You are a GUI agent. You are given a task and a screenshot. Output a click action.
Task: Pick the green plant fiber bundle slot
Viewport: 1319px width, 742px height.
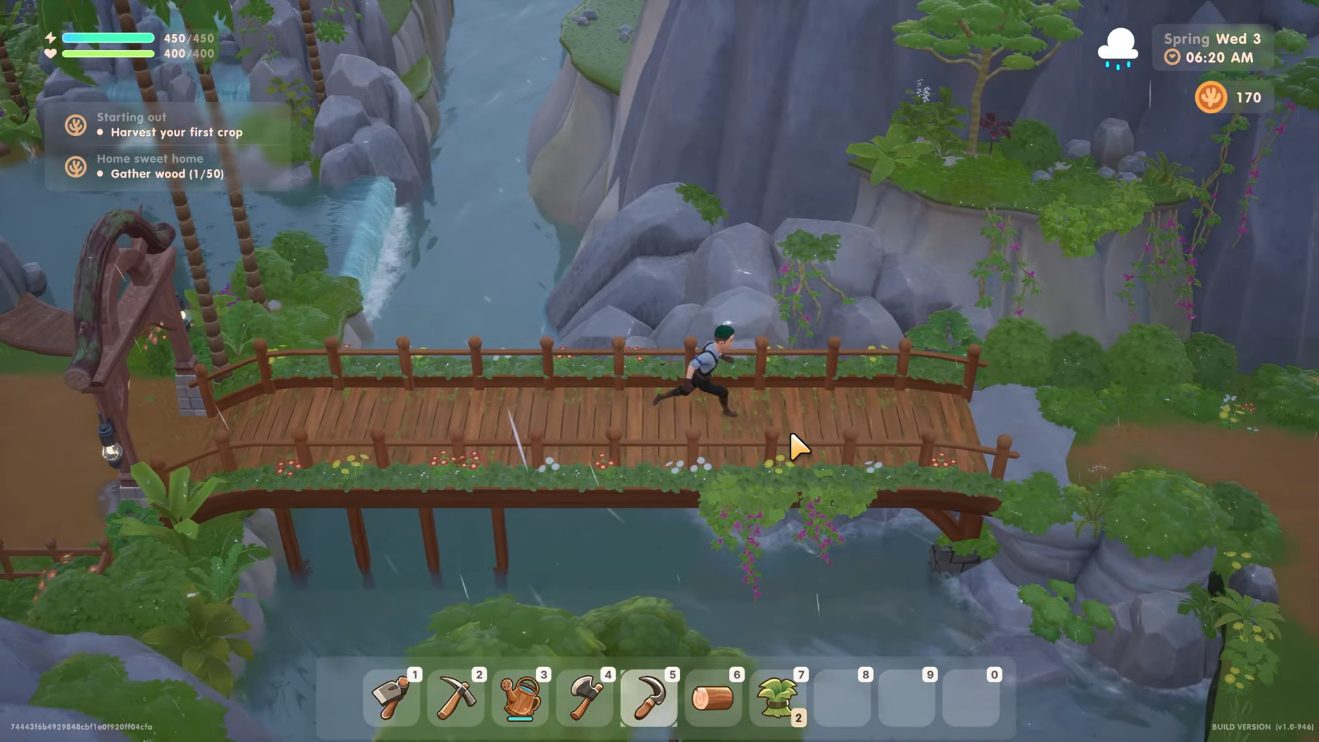777,697
